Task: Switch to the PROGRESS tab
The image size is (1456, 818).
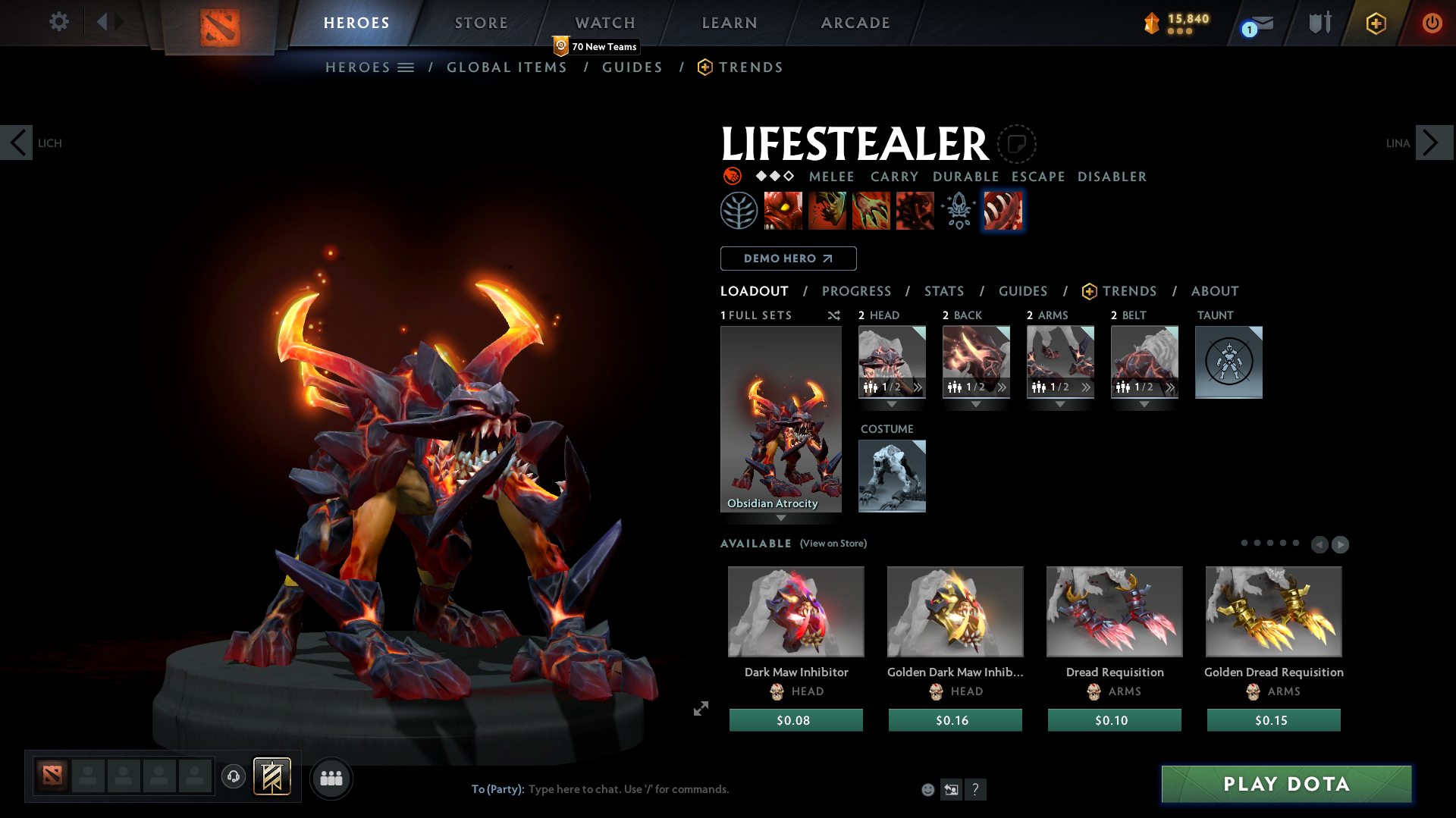Action: (x=857, y=291)
